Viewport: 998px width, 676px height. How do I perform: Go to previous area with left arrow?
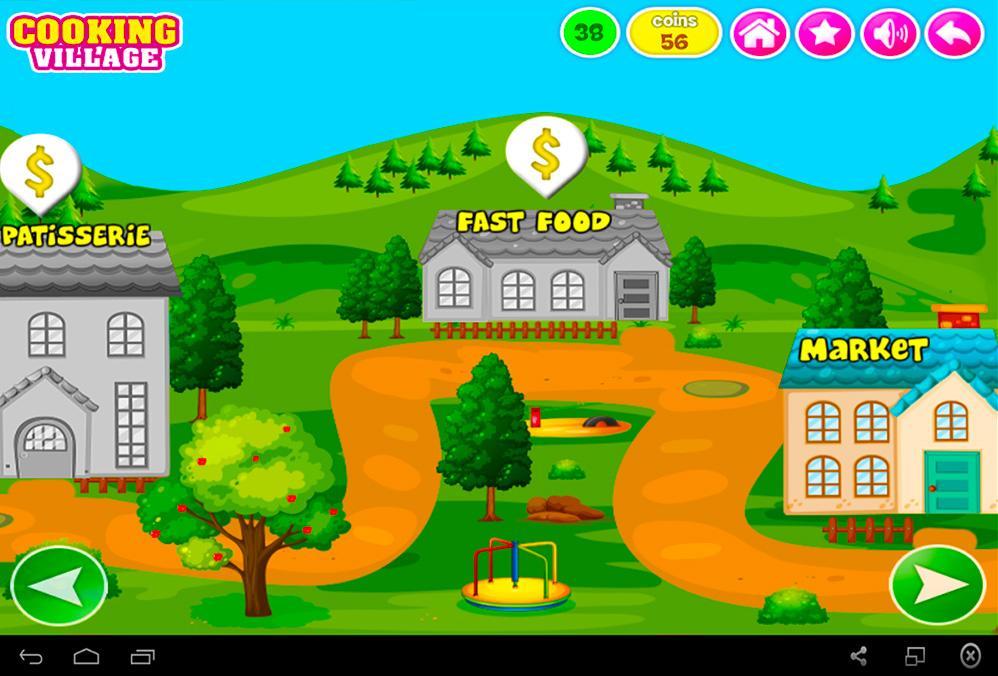(59, 586)
